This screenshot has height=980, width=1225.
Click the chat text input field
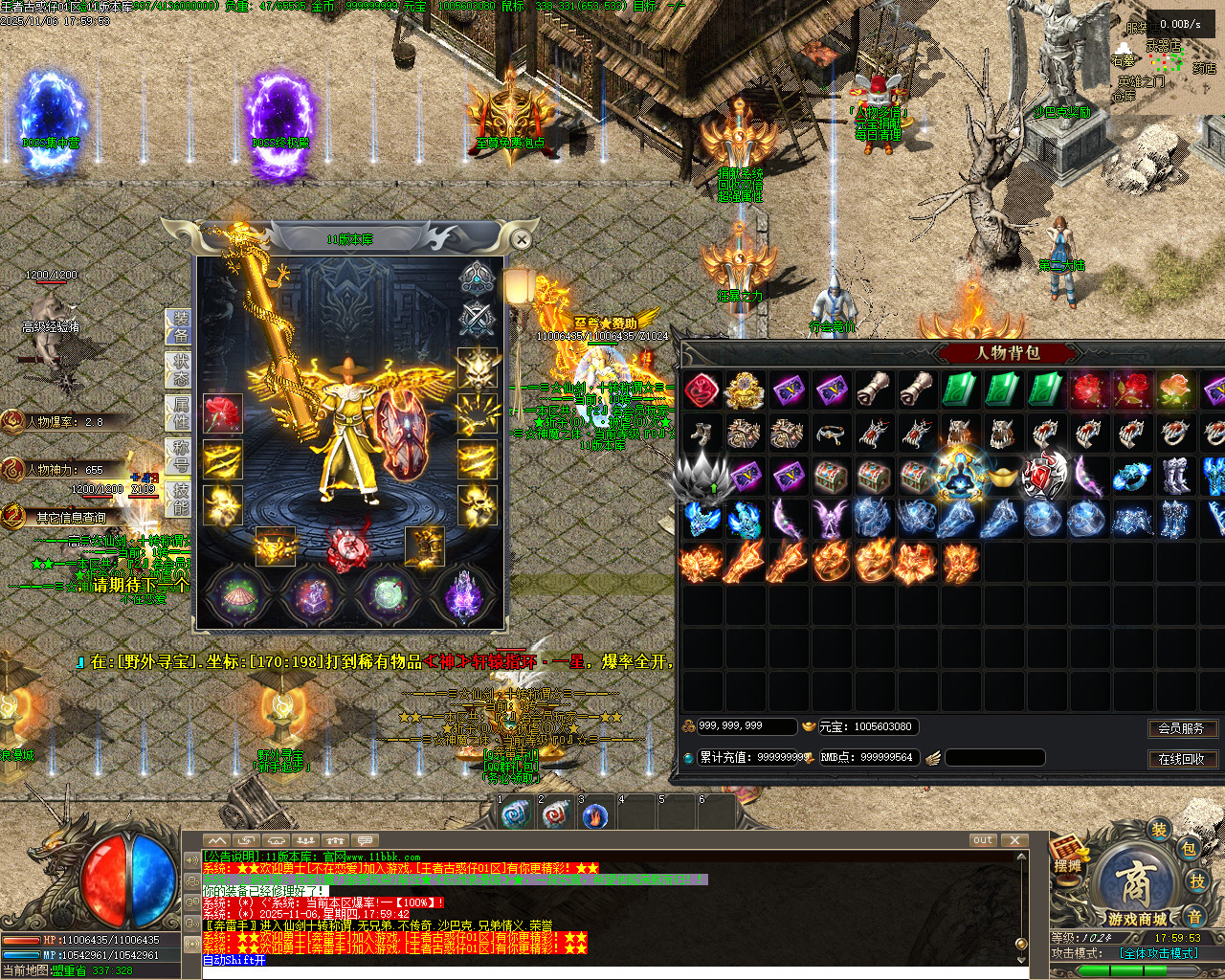[x=612, y=961]
